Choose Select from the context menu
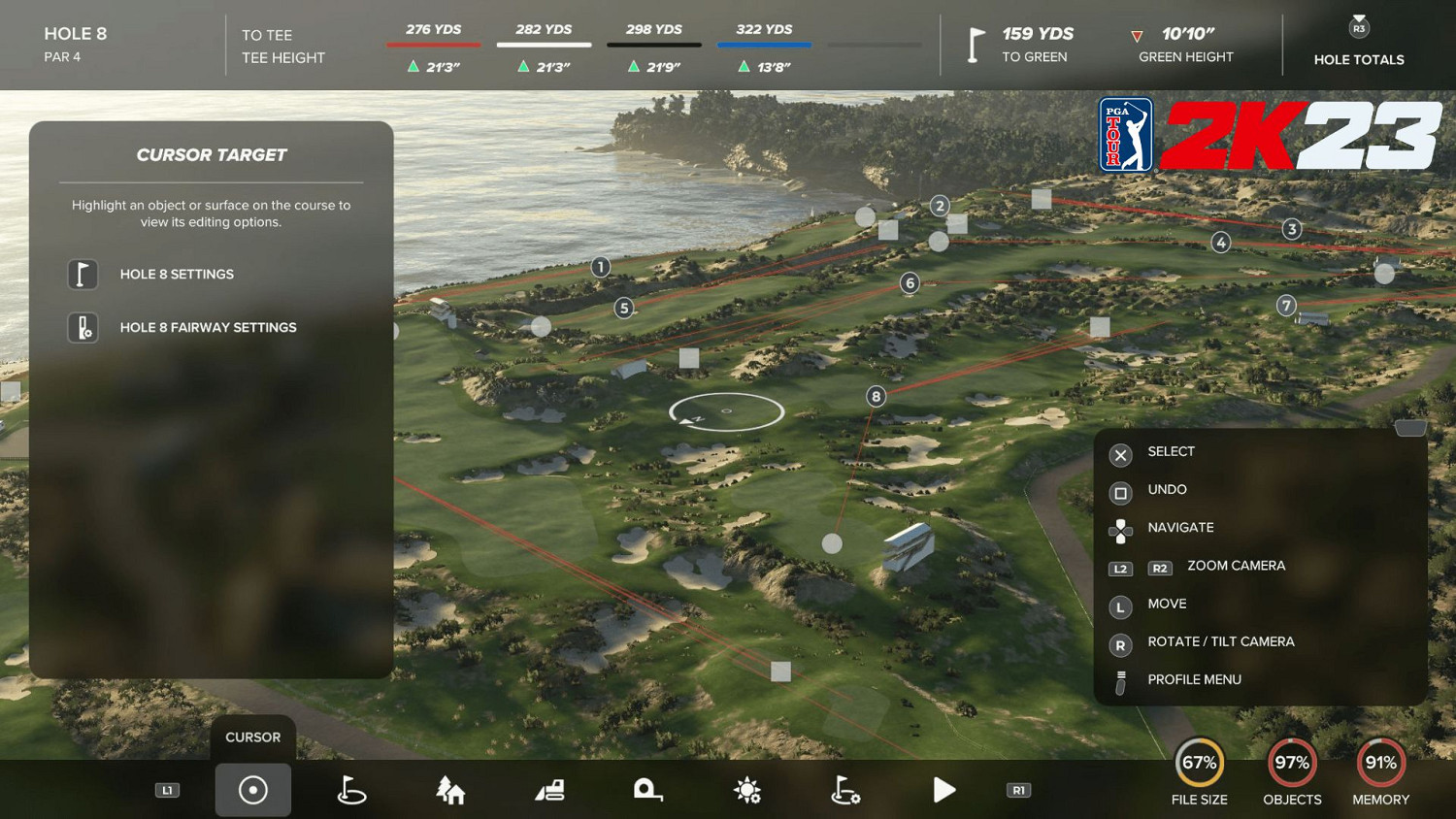1456x819 pixels. [1171, 451]
